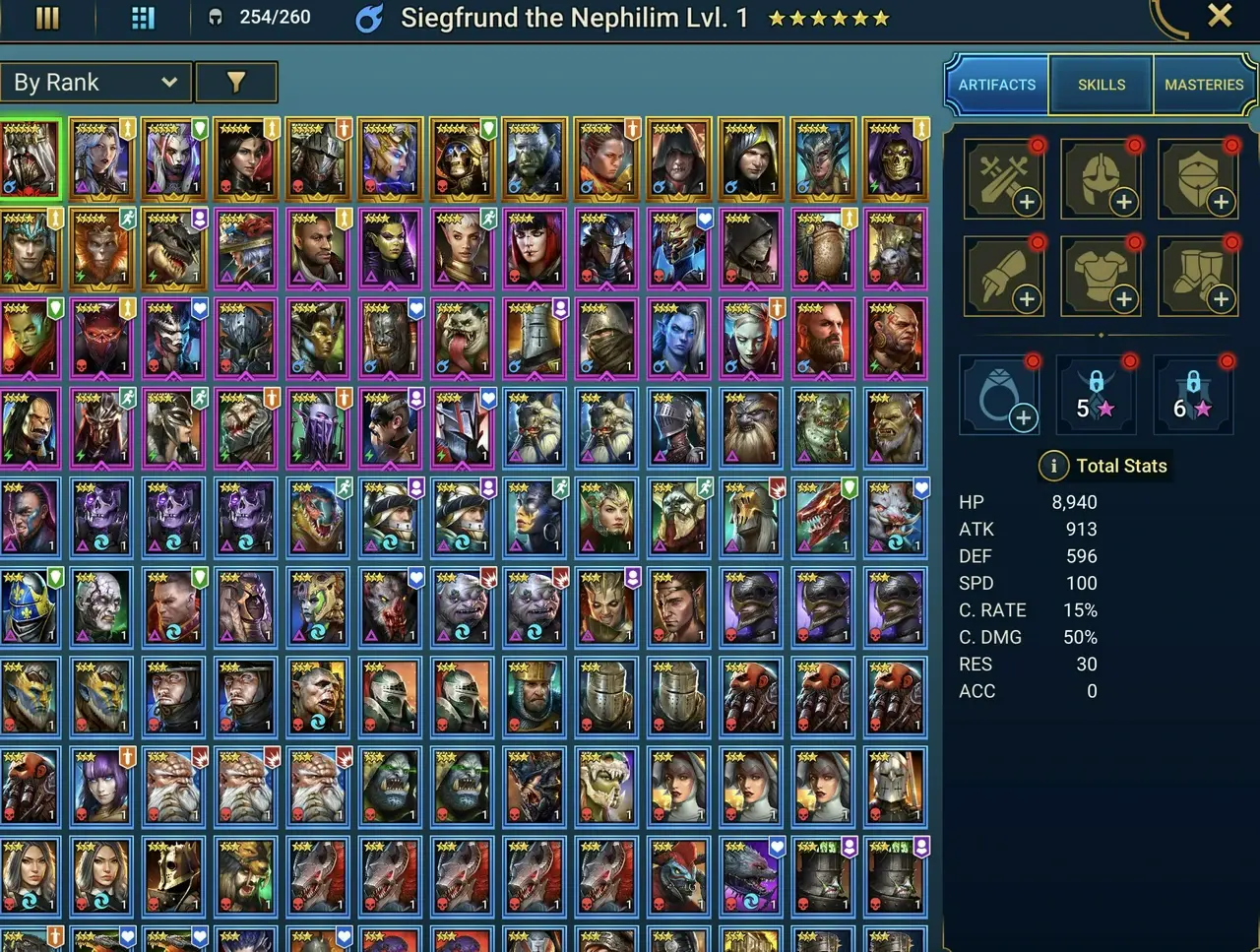The image size is (1260, 952).
Task: Open the Gauntlets artifact slot
Action: pos(1004,276)
